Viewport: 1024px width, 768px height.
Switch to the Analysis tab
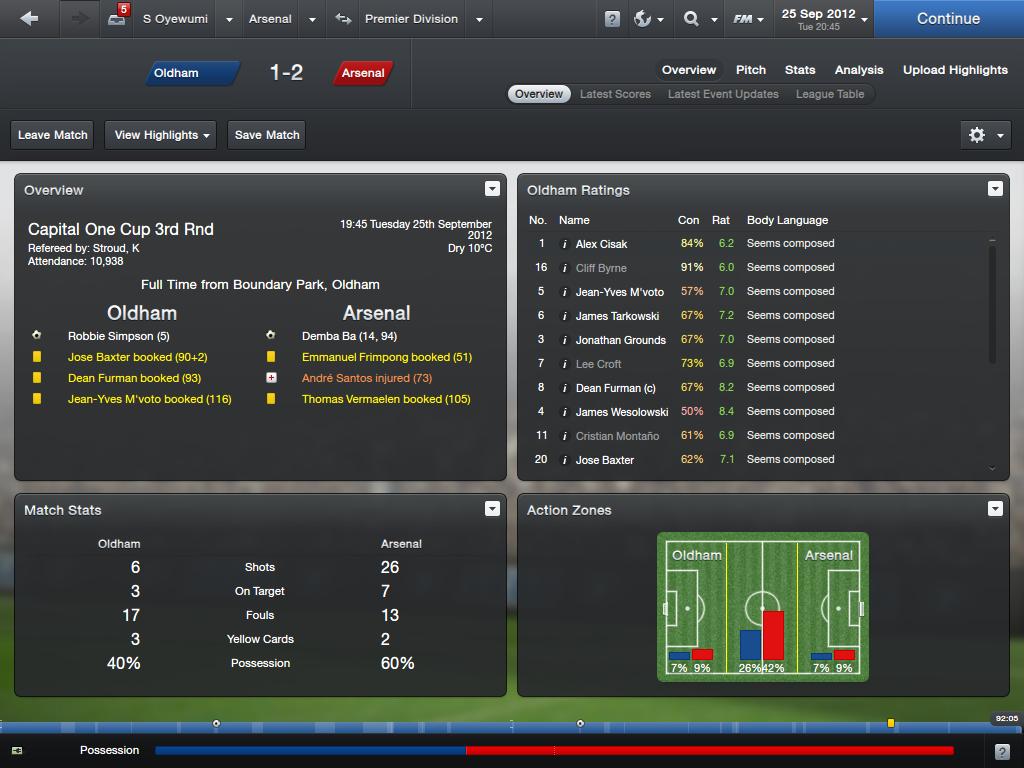[x=859, y=70]
